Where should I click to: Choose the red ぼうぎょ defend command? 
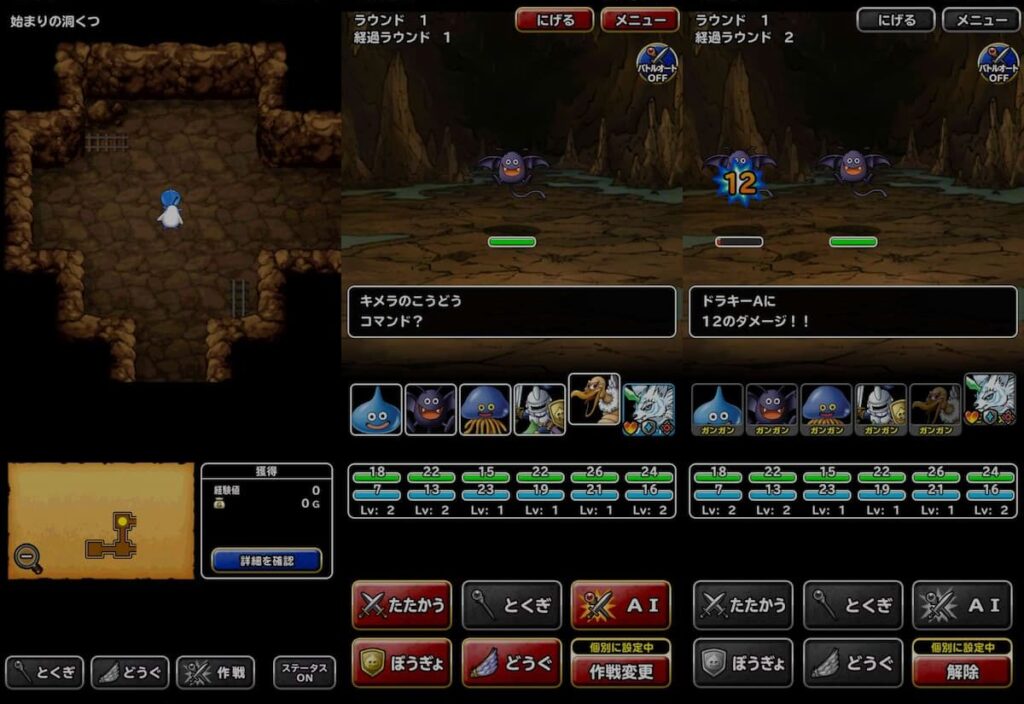click(402, 663)
